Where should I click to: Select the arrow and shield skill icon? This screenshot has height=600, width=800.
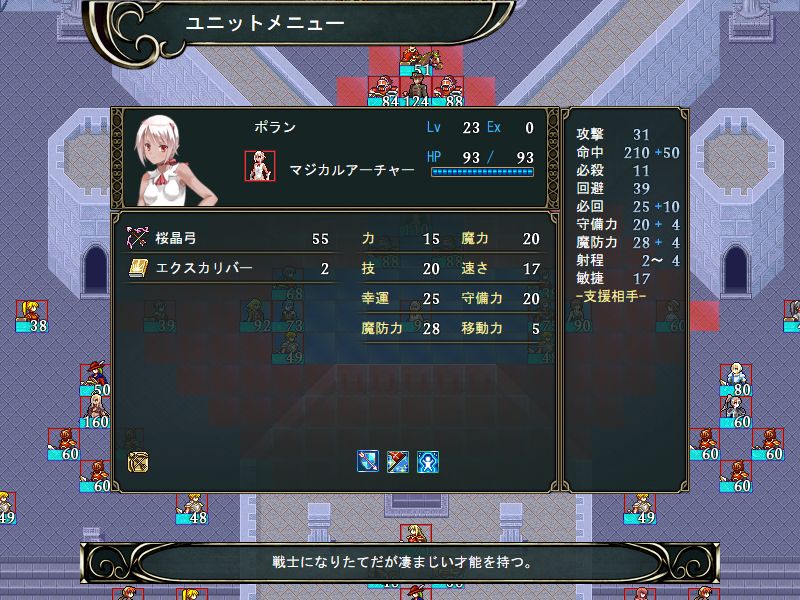pos(368,462)
